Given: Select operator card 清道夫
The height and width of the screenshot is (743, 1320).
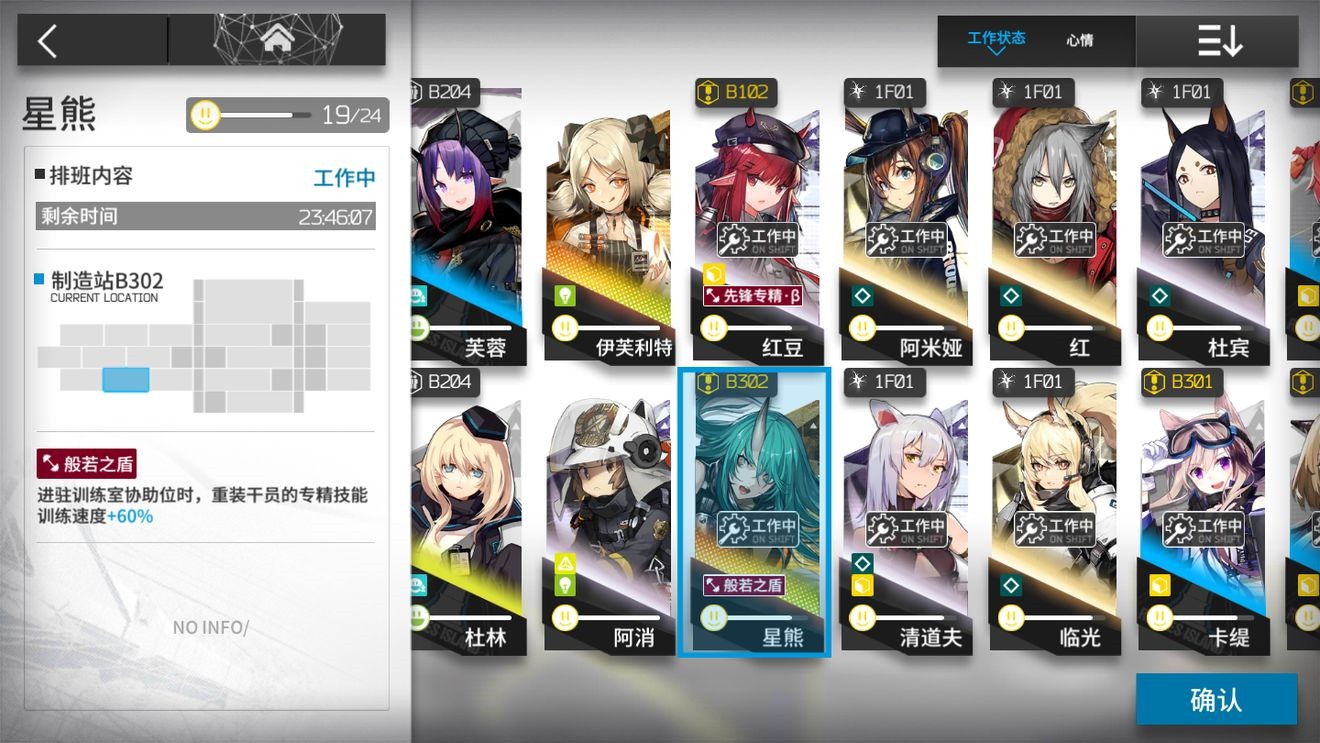Looking at the screenshot, I should (x=904, y=512).
